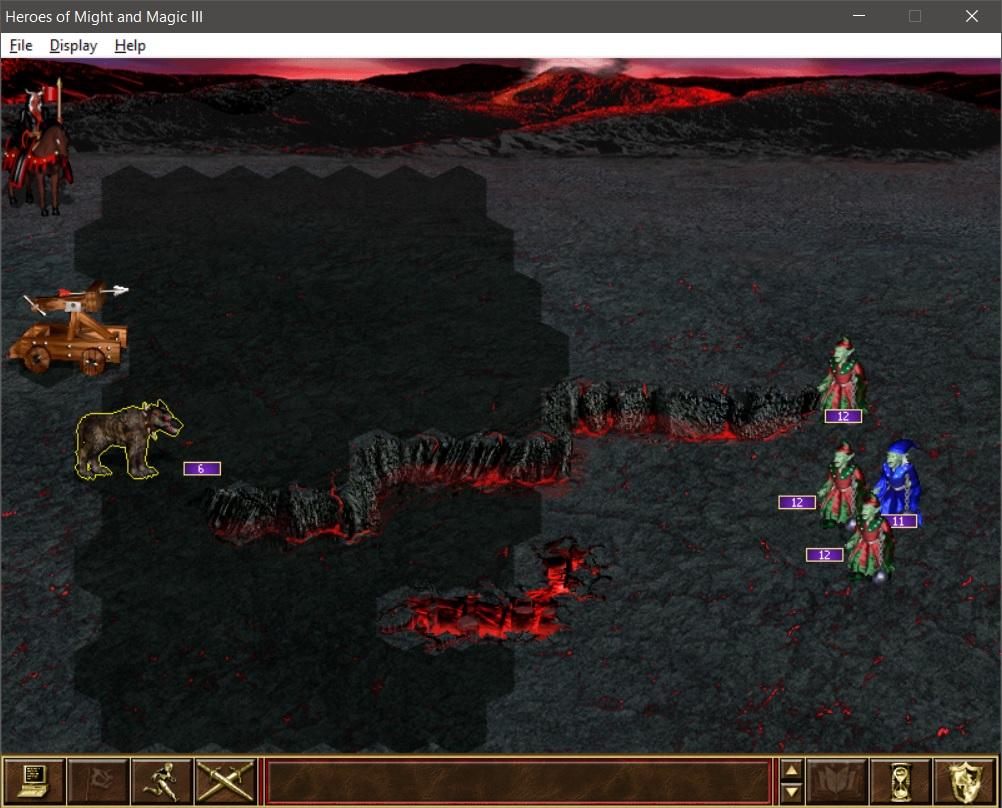The image size is (1002, 808).
Task: Choose the hourglass wait button
Action: (x=900, y=781)
